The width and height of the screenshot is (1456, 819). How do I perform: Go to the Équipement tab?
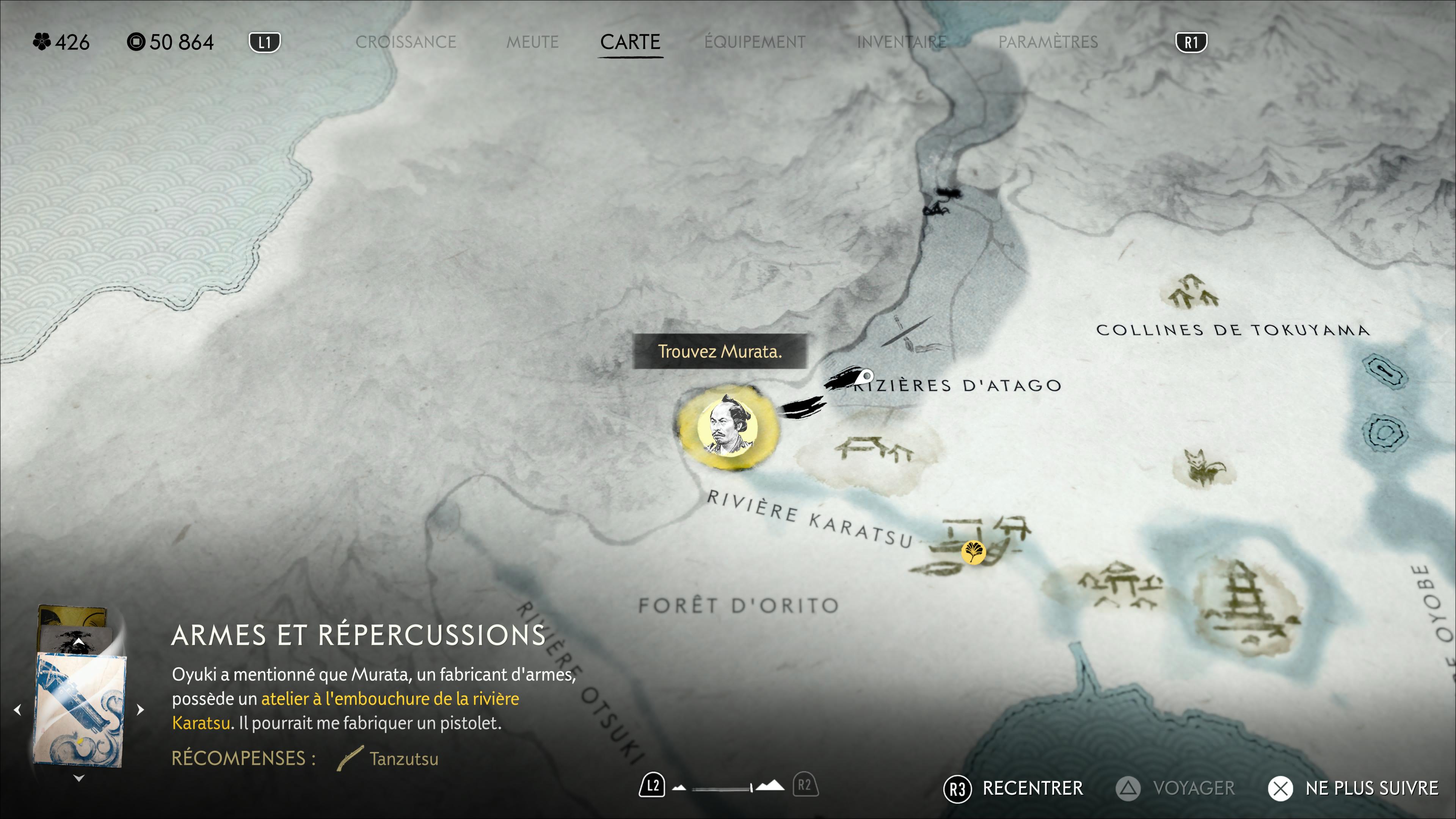pyautogui.click(x=755, y=42)
